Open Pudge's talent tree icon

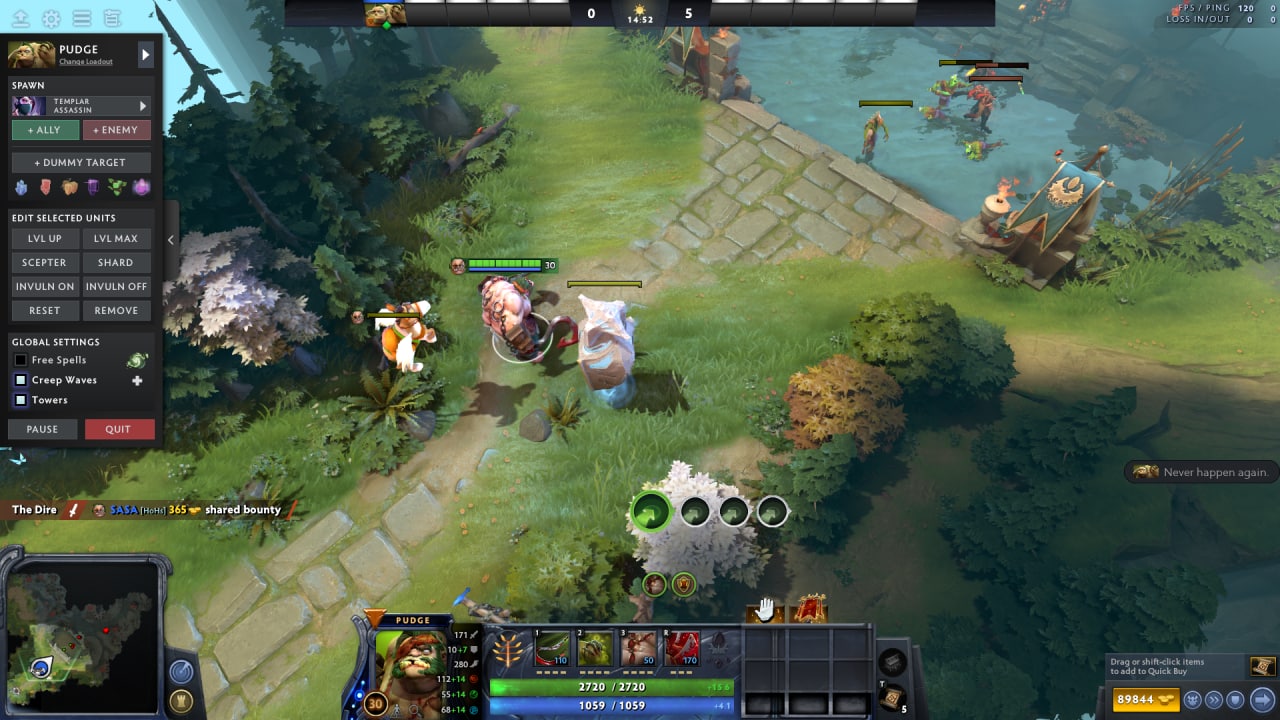[509, 648]
